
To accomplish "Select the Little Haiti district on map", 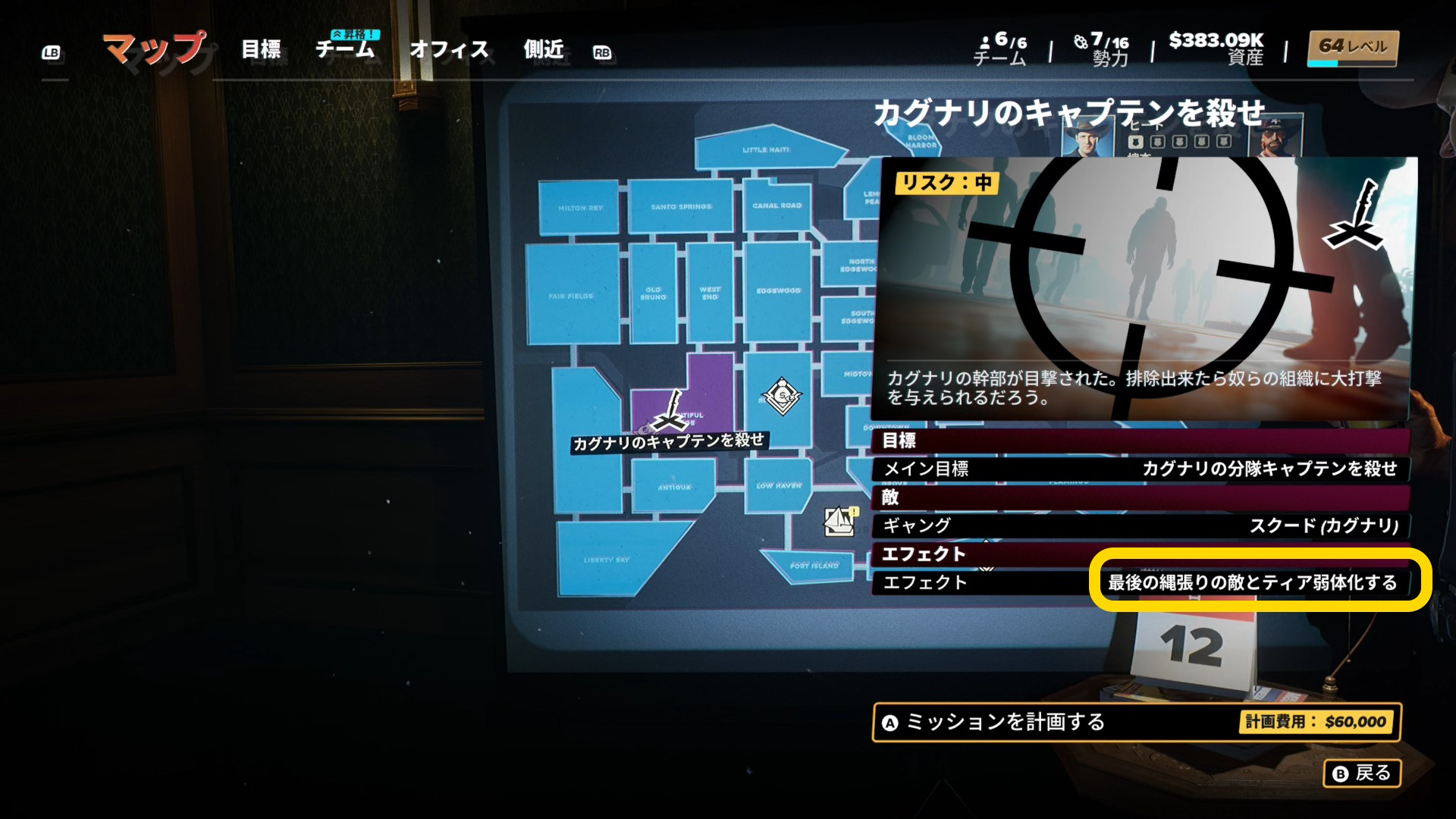I will tap(764, 150).
